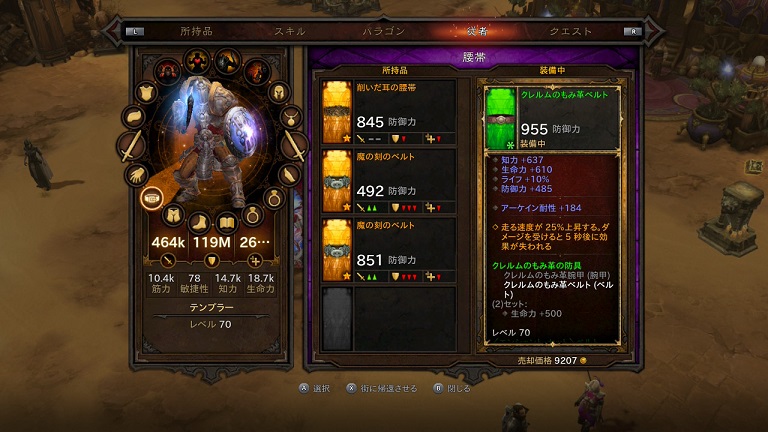Select the amulet necklace slot
The width and height of the screenshot is (768, 432).
(291, 117)
